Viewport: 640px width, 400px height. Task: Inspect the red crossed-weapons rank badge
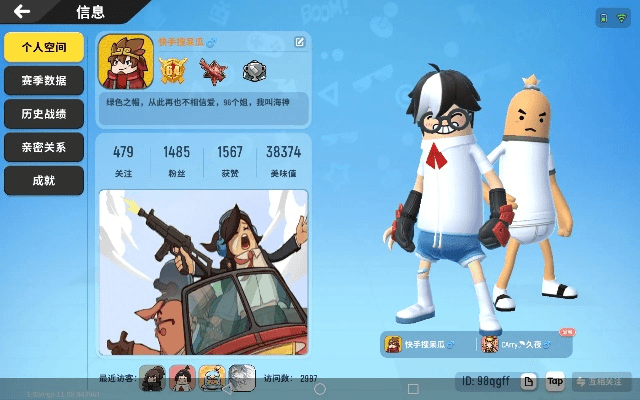point(213,70)
